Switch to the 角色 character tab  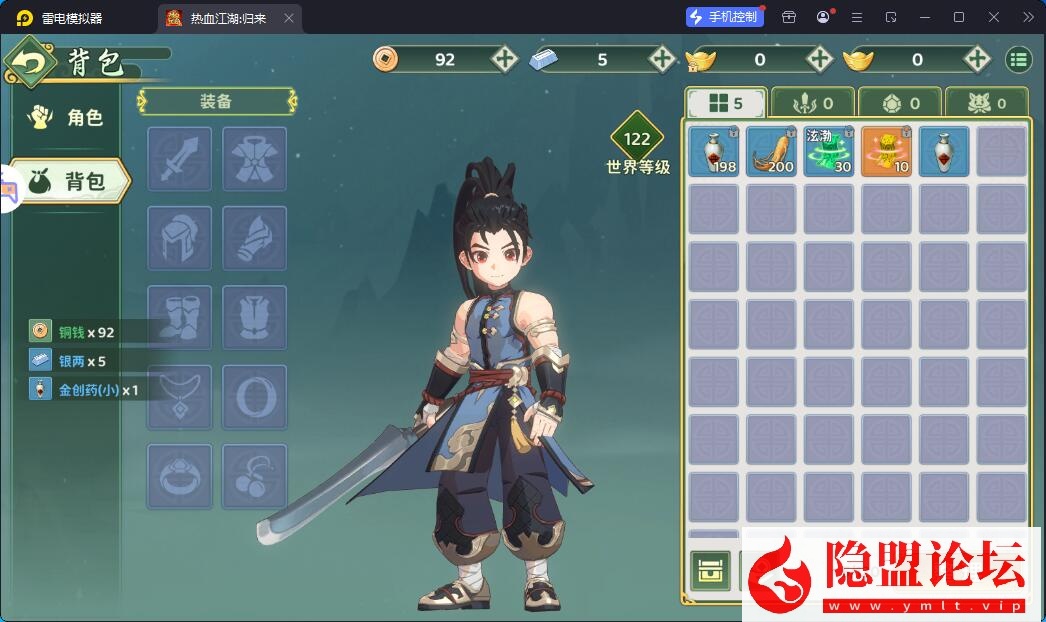[x=68, y=118]
